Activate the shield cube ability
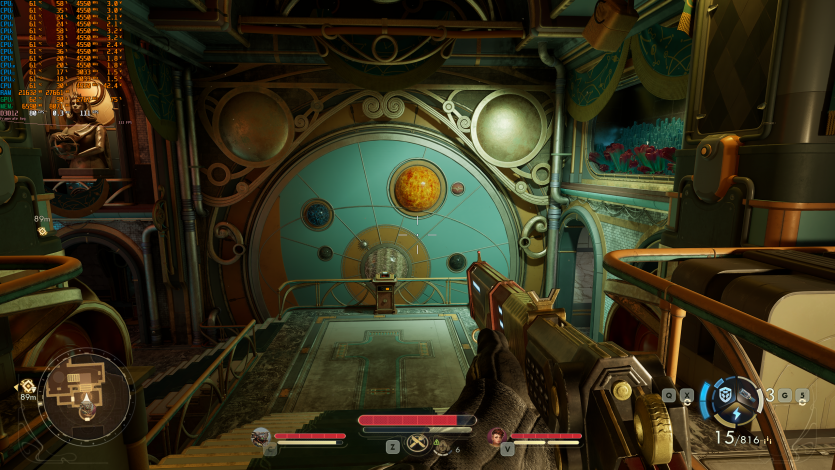Screen dimensions: 835x470 tap(722, 394)
